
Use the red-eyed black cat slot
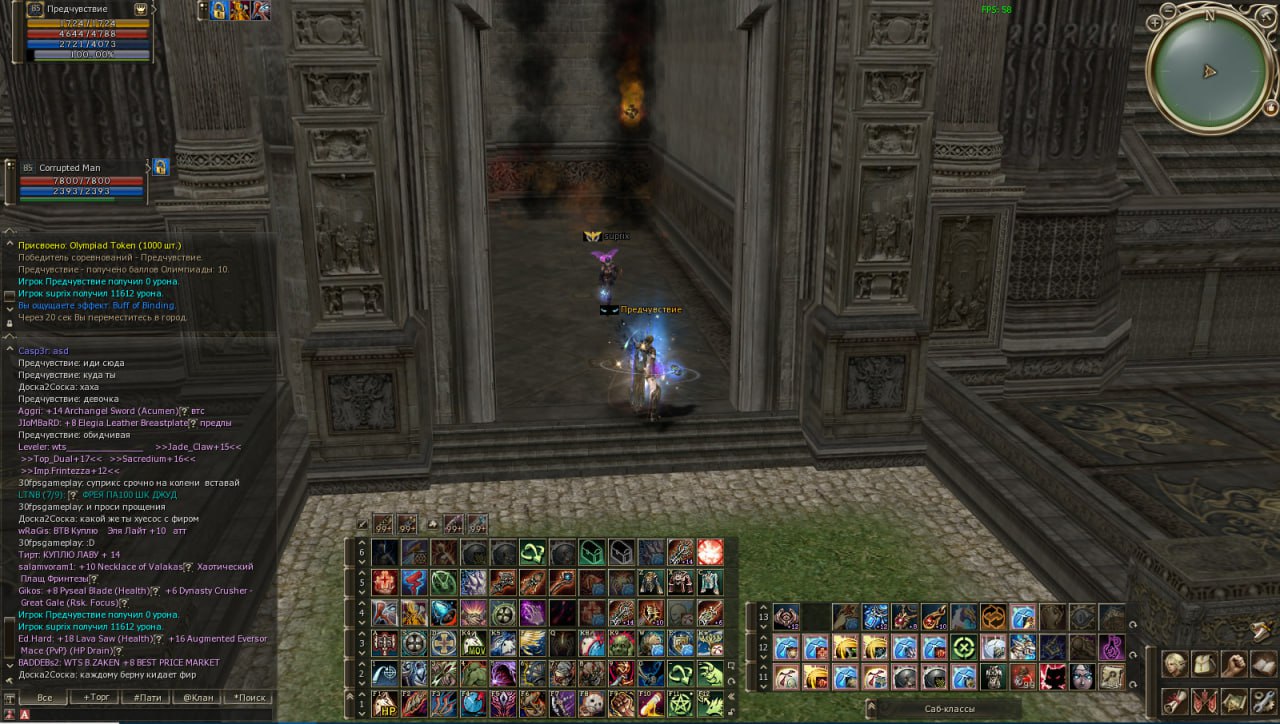(x=1053, y=677)
